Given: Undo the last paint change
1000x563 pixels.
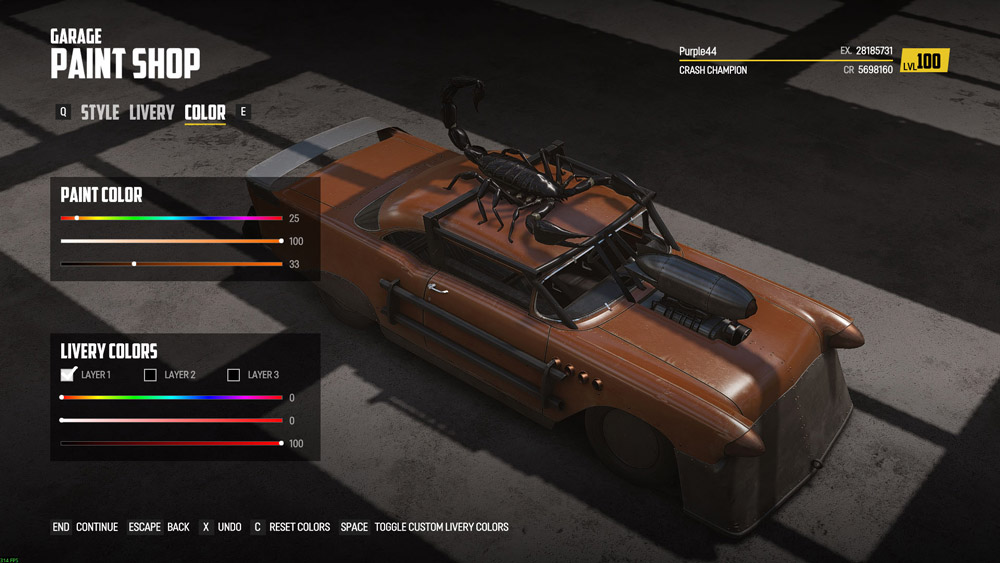Looking at the screenshot, I should click(220, 527).
